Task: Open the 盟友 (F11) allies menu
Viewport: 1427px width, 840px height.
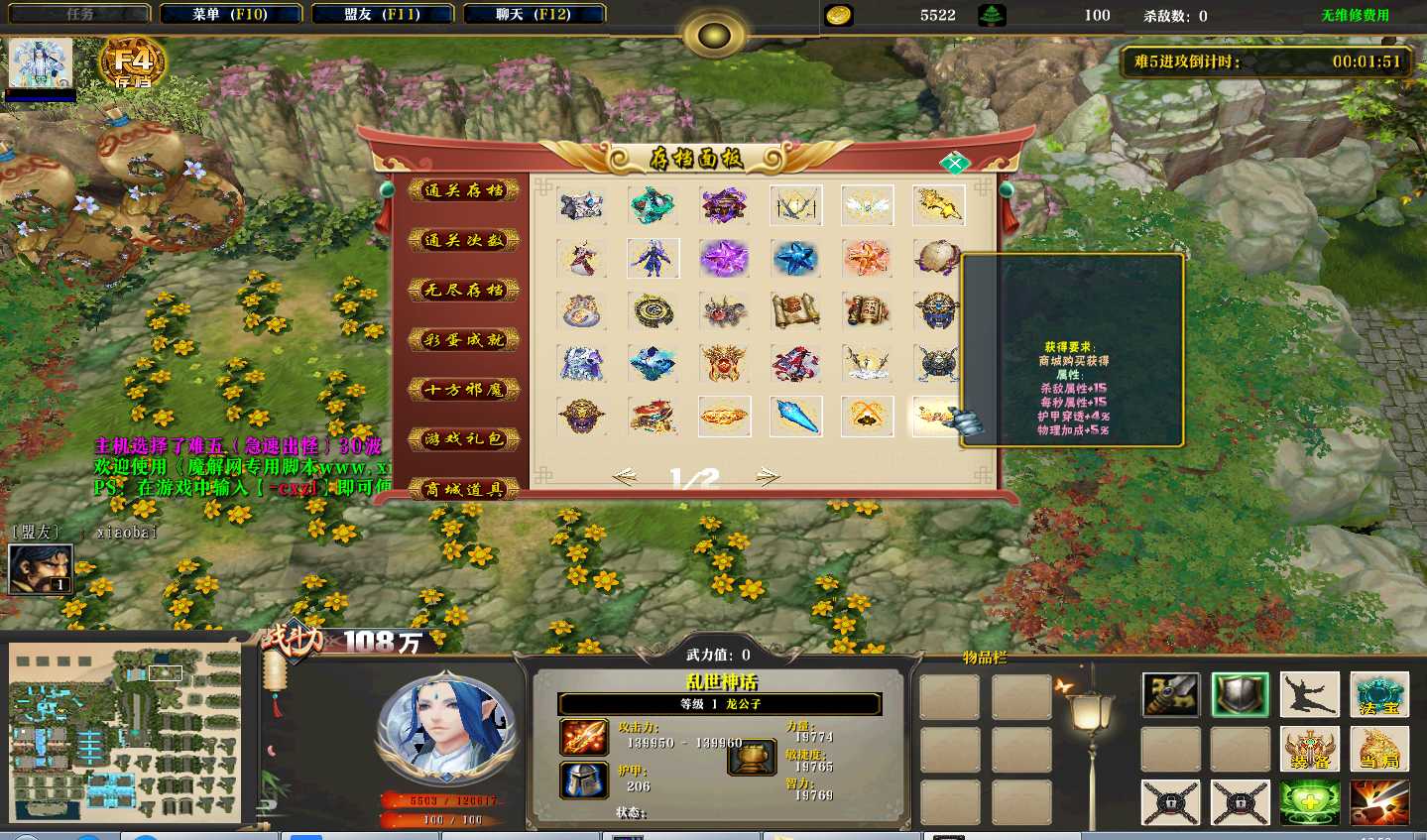Action: pos(382,14)
